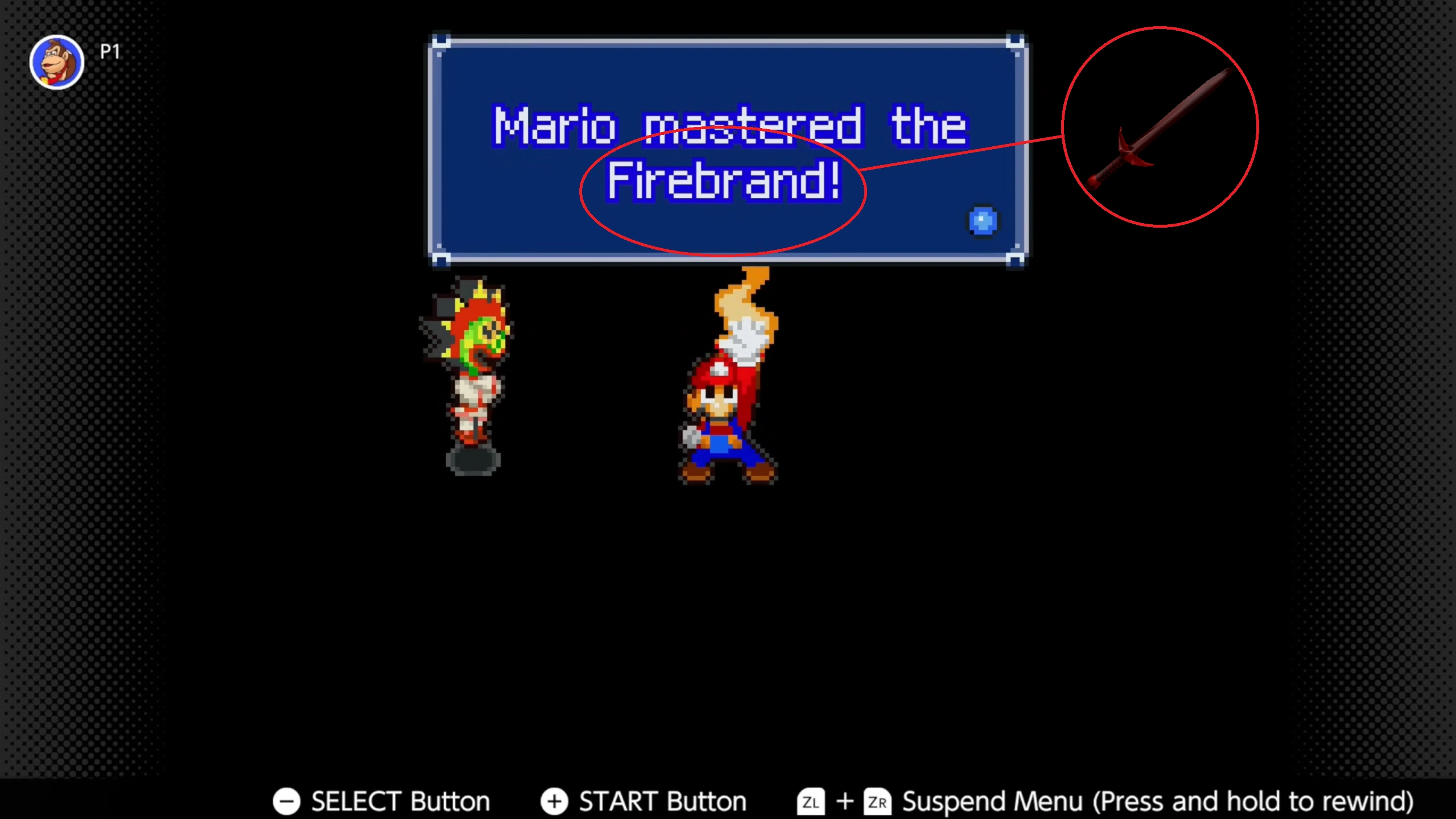Select the minus SELECT Button icon
This screenshot has height=819, width=1456.
(x=287, y=801)
